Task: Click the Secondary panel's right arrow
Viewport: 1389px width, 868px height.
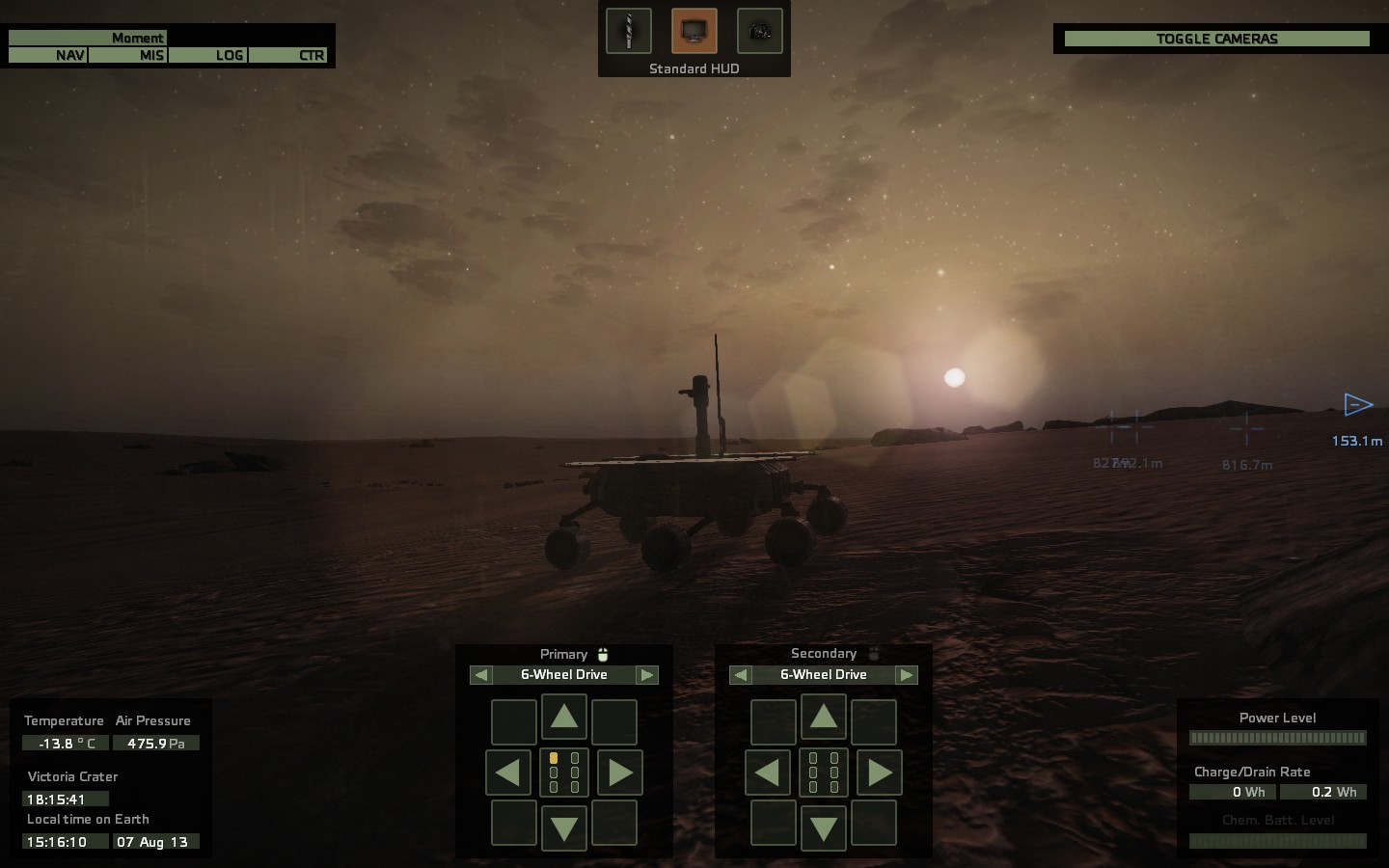Action: 880,773
